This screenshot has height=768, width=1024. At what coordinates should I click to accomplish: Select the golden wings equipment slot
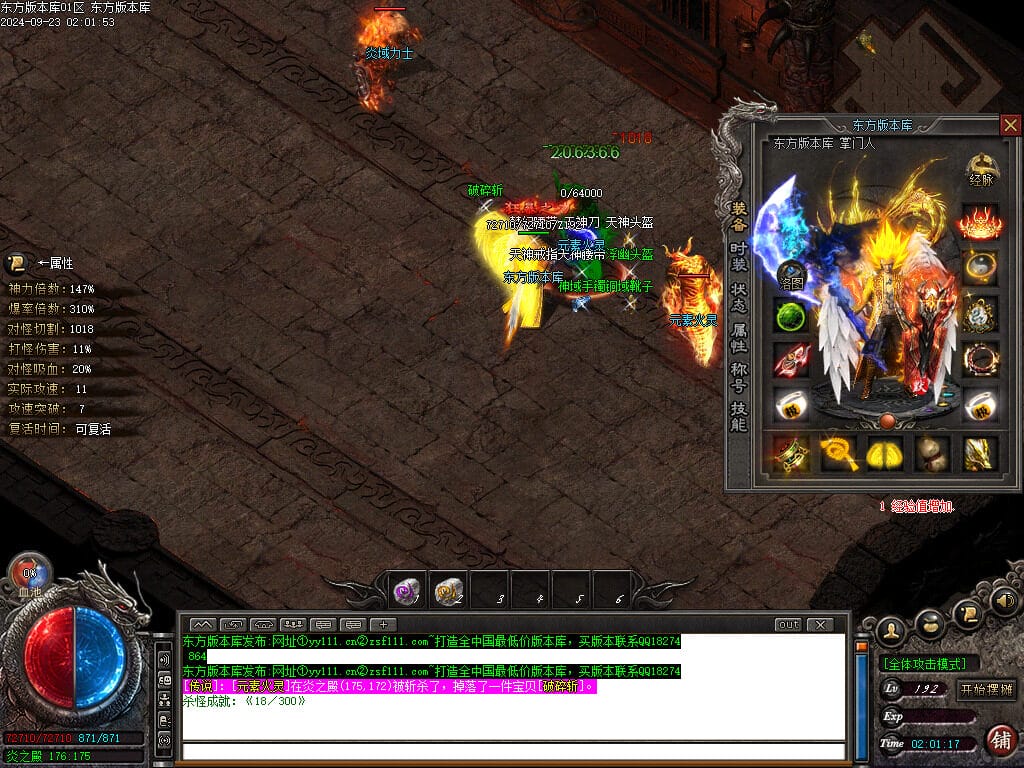(x=885, y=453)
